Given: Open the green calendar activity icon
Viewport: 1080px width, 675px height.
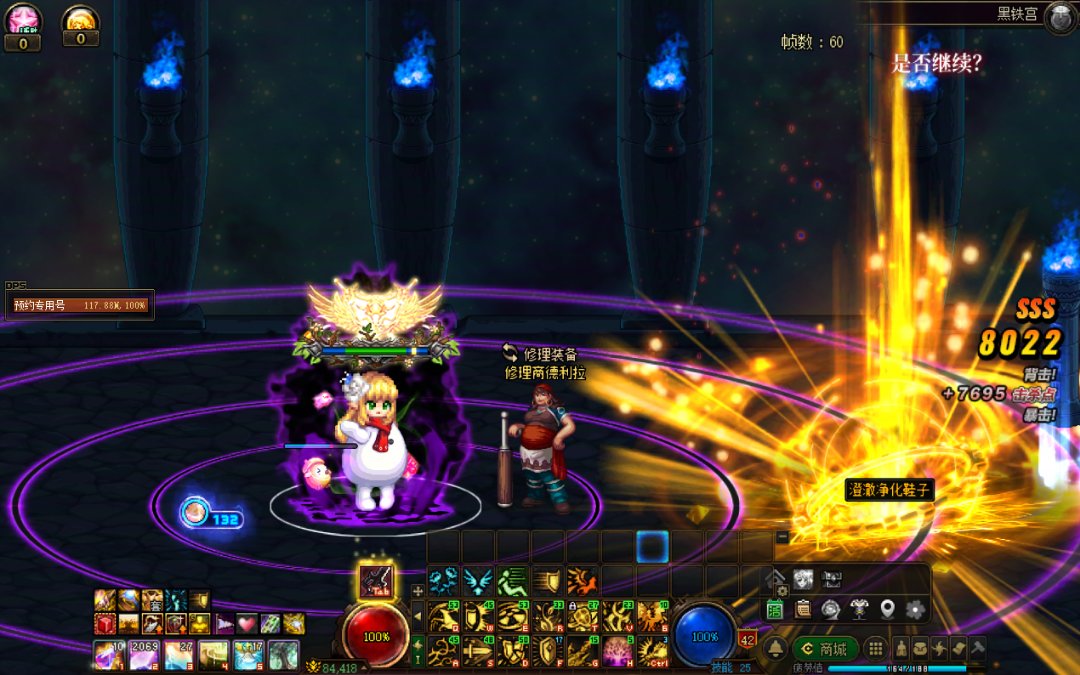Looking at the screenshot, I should (775, 608).
